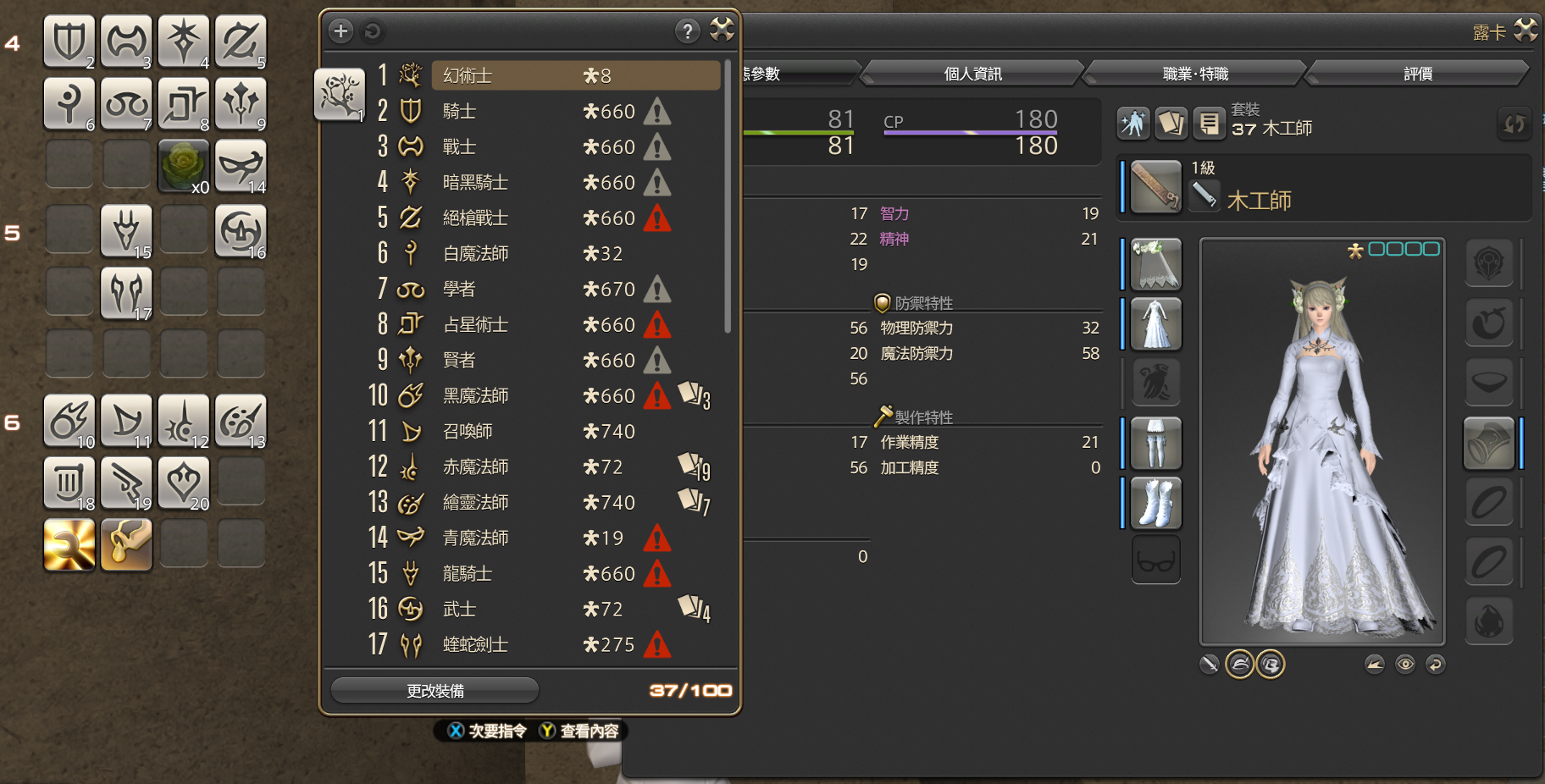
Task: Click the gear set cards icon
Action: click(1171, 124)
